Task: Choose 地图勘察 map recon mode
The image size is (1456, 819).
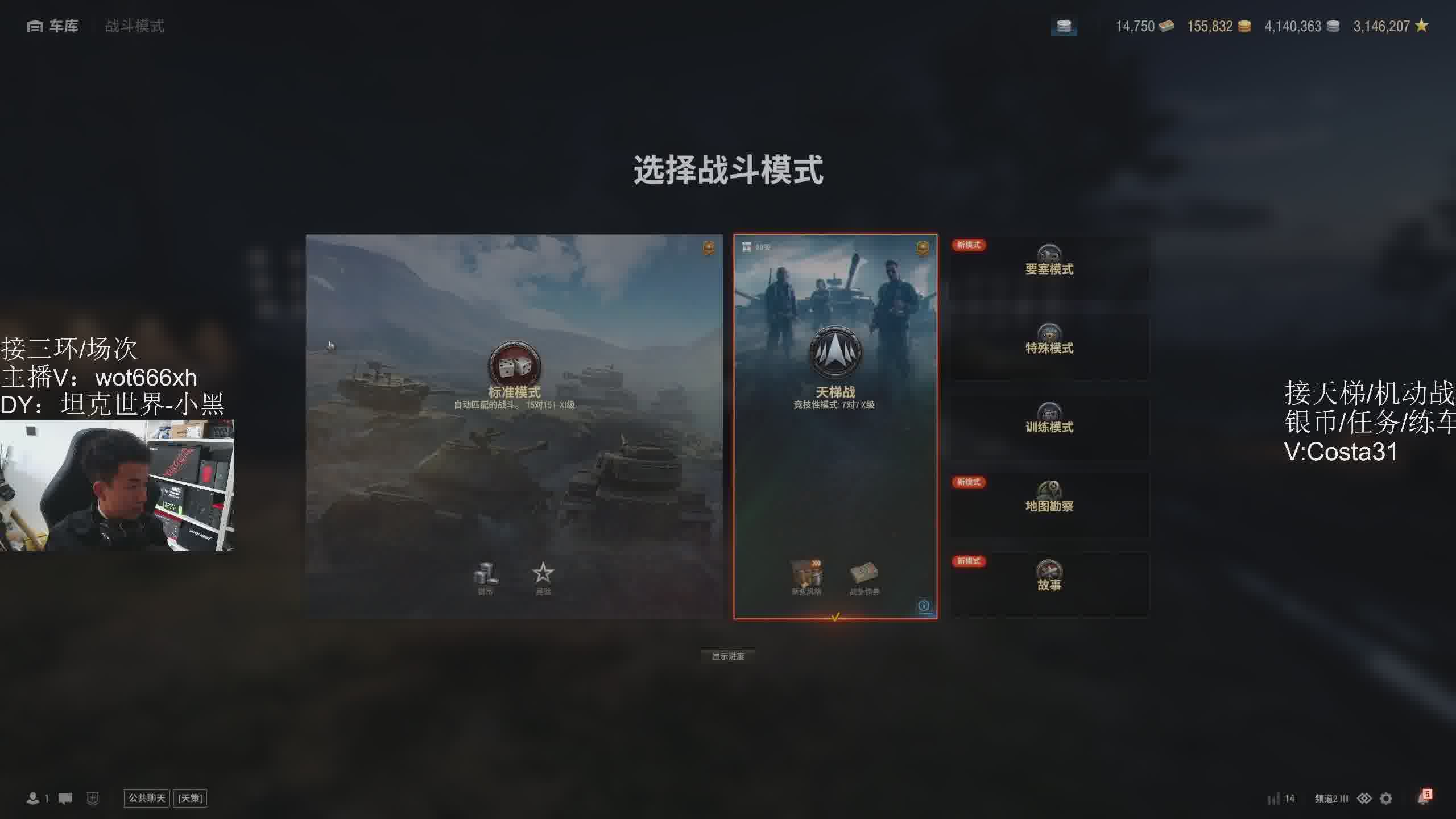Action: click(x=1049, y=506)
